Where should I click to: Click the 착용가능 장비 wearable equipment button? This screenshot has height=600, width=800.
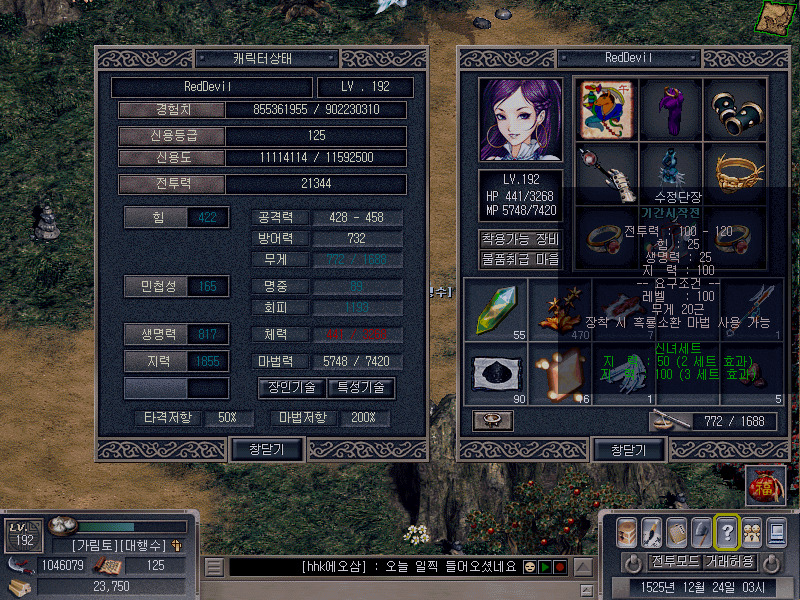click(x=520, y=240)
